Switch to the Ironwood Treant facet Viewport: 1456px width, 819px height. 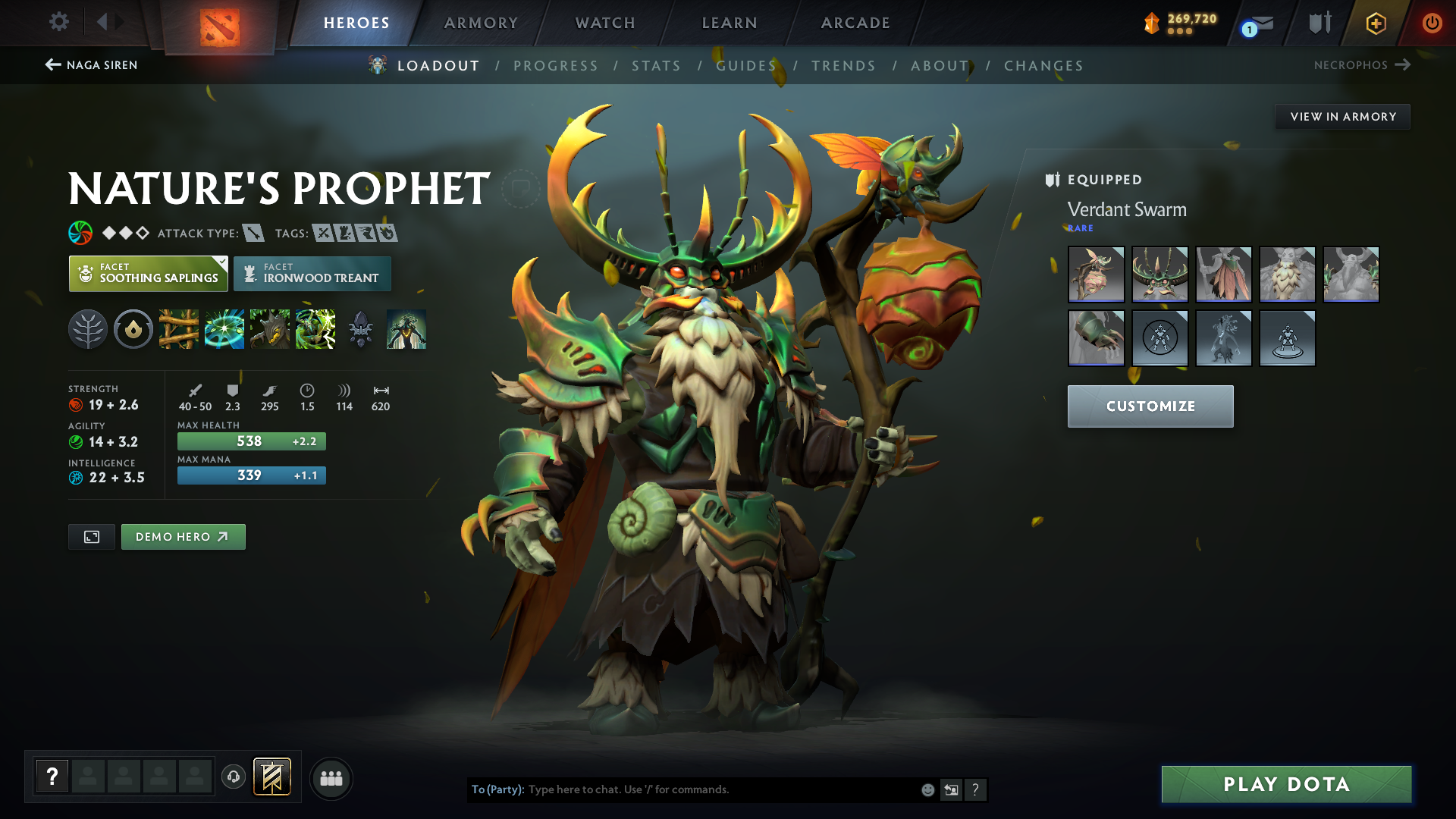[x=312, y=274]
